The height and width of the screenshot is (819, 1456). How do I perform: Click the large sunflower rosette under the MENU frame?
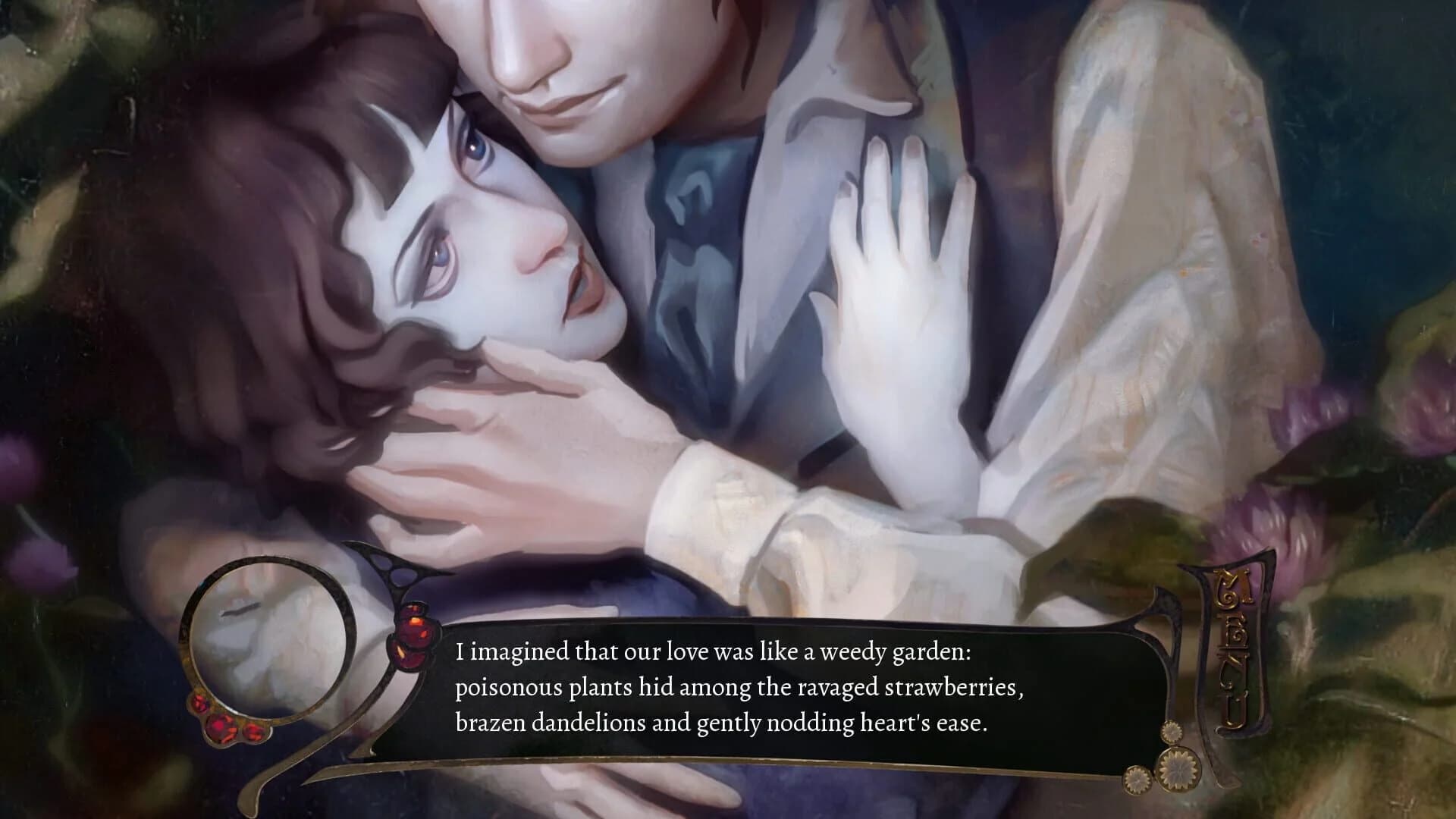coord(1178,770)
